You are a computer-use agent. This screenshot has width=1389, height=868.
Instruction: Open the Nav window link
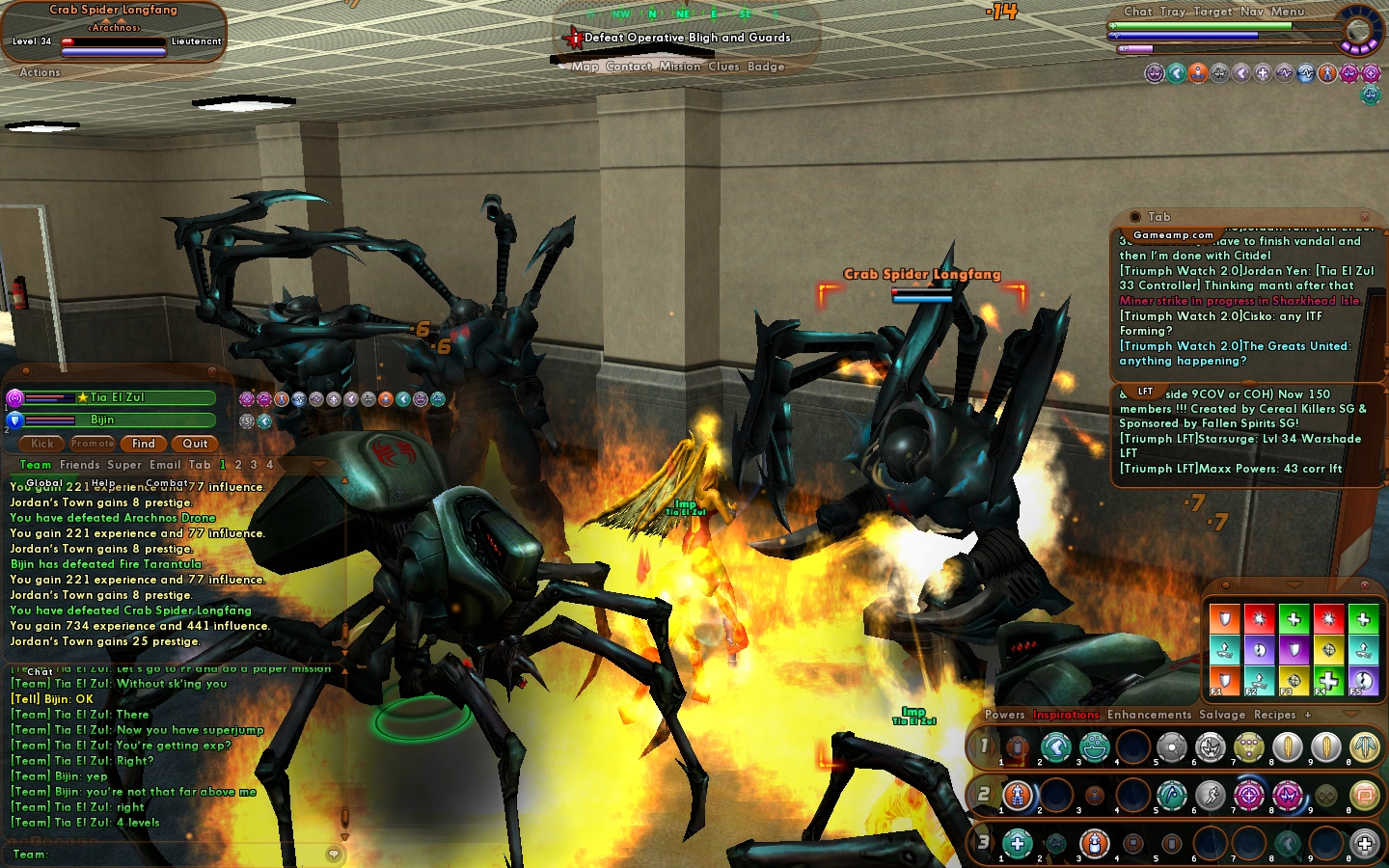tap(1251, 12)
